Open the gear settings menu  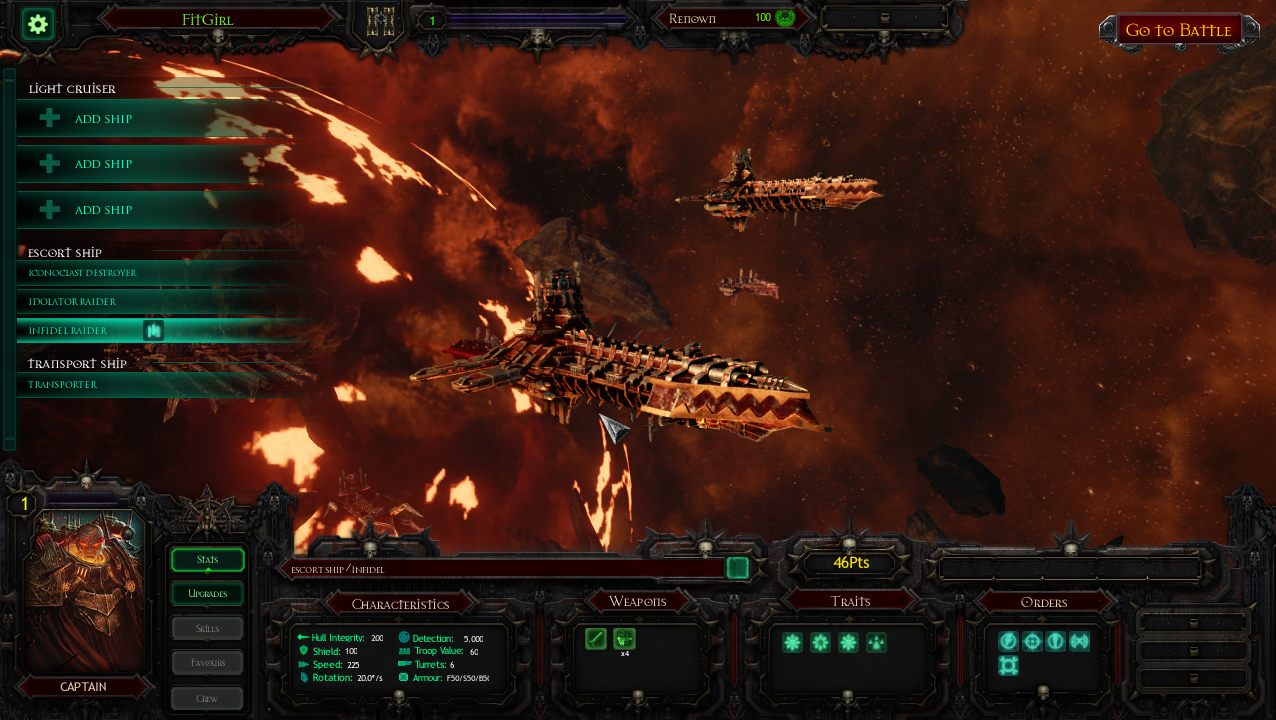click(x=40, y=24)
